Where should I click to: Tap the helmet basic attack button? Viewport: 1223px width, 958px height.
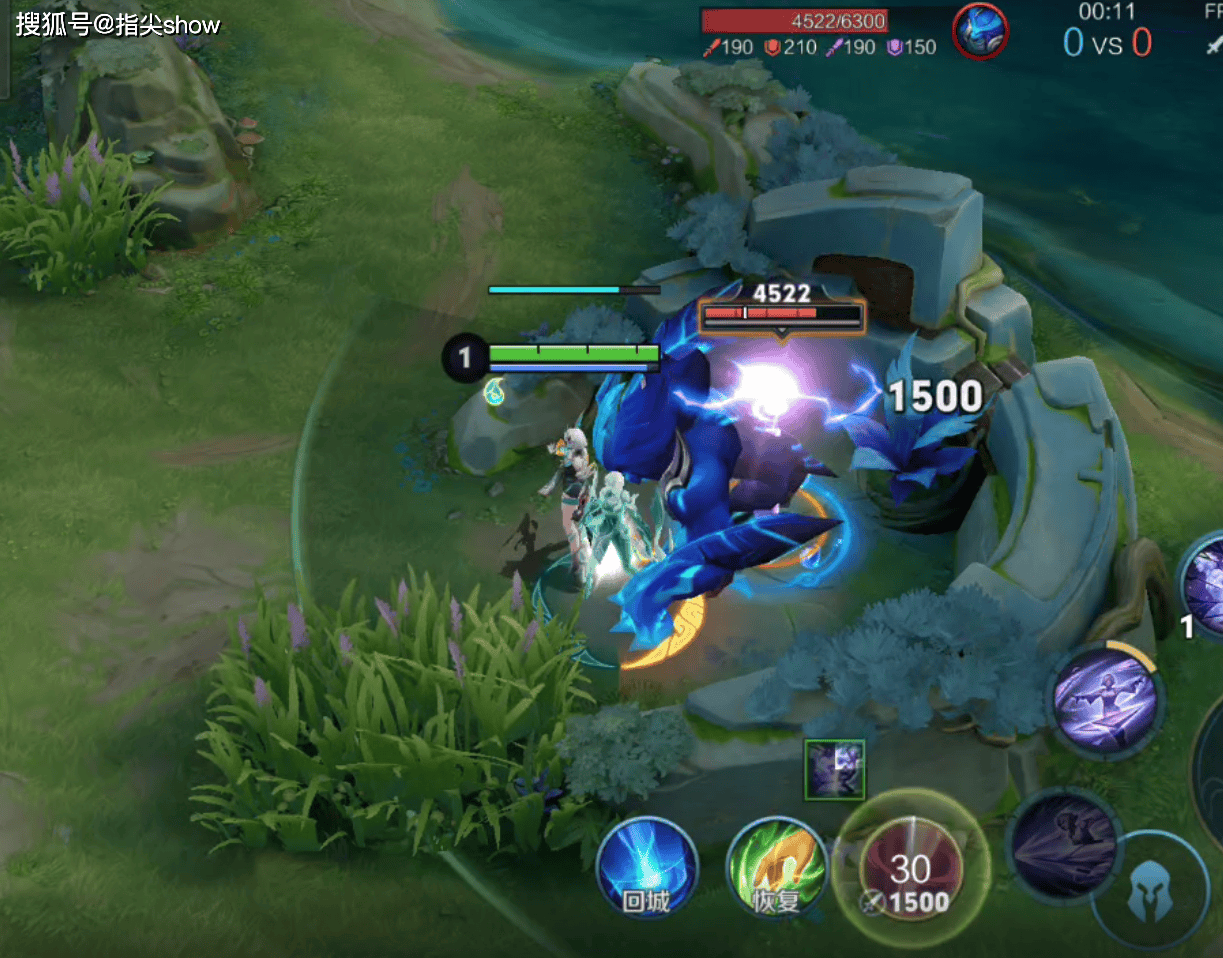pos(1150,891)
